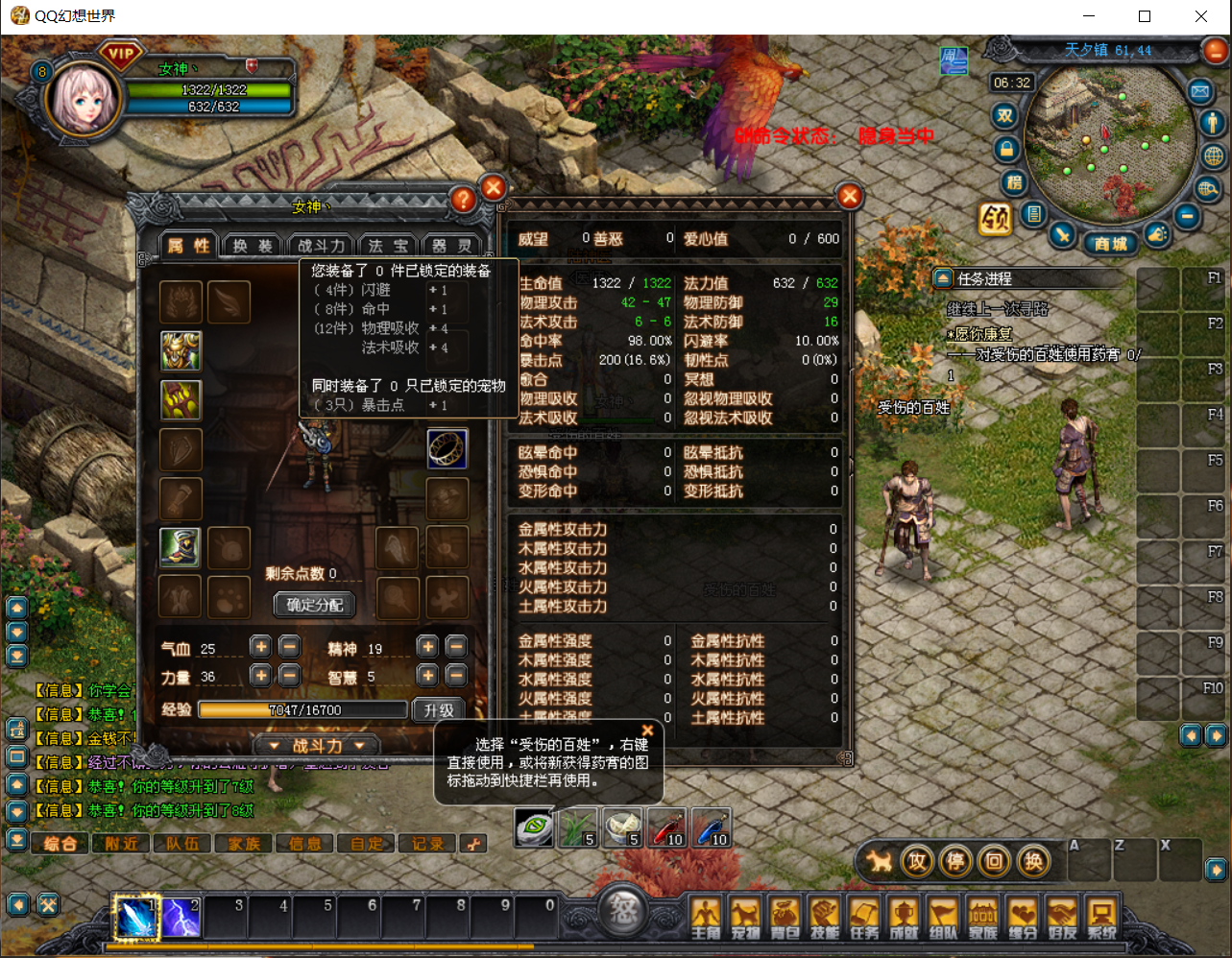Open the 好友 friends menu
1232x958 pixels.
pyautogui.click(x=1062, y=919)
